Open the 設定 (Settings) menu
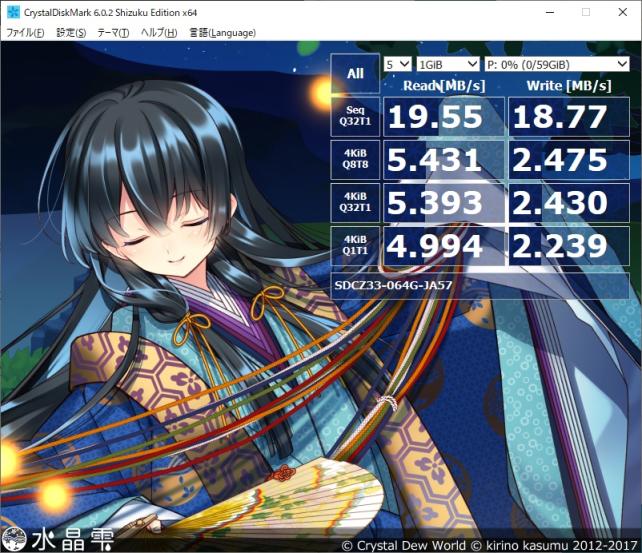Image resolution: width=642 pixels, height=553 pixels. coord(71,33)
